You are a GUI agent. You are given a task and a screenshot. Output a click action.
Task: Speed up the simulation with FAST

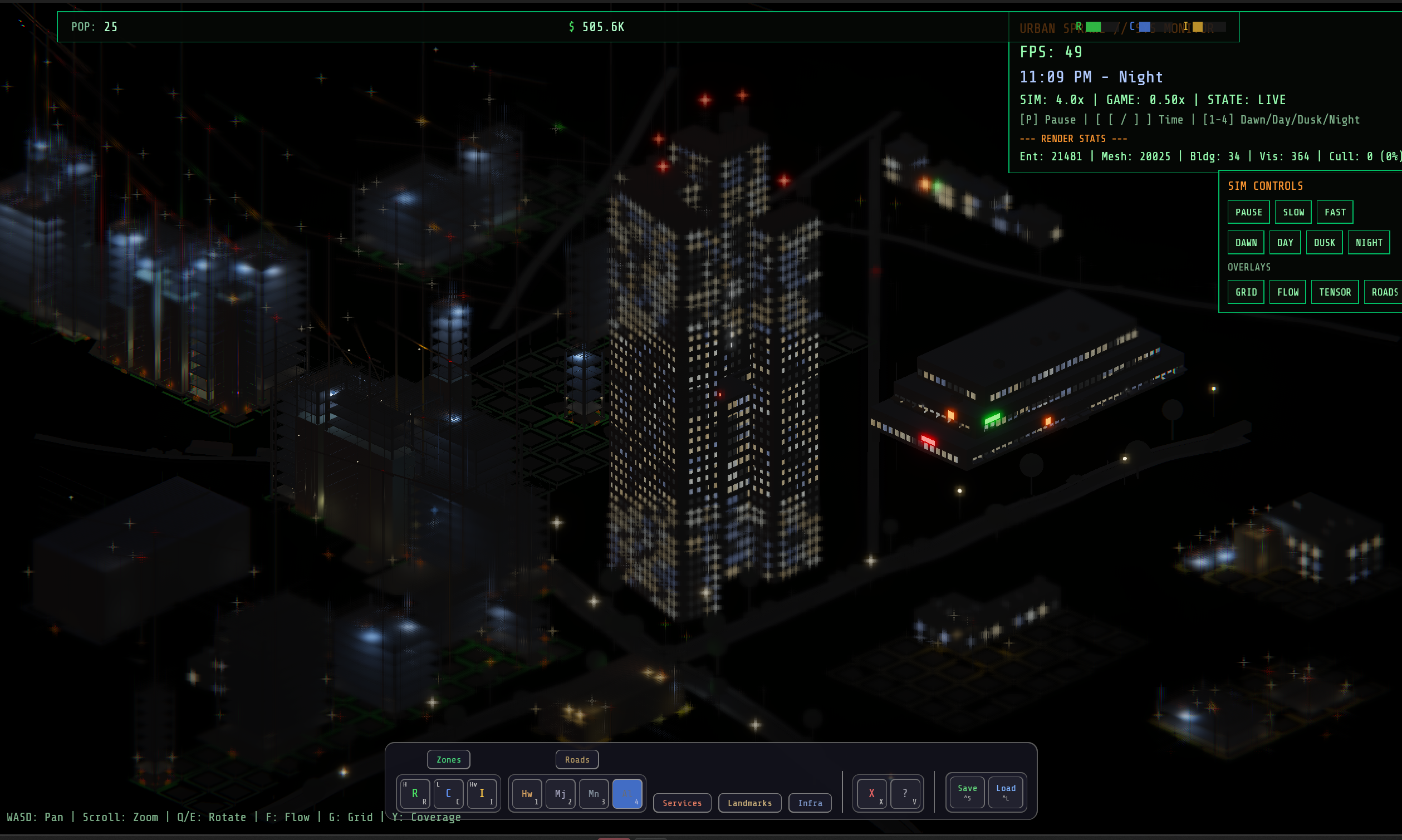coord(1335,212)
